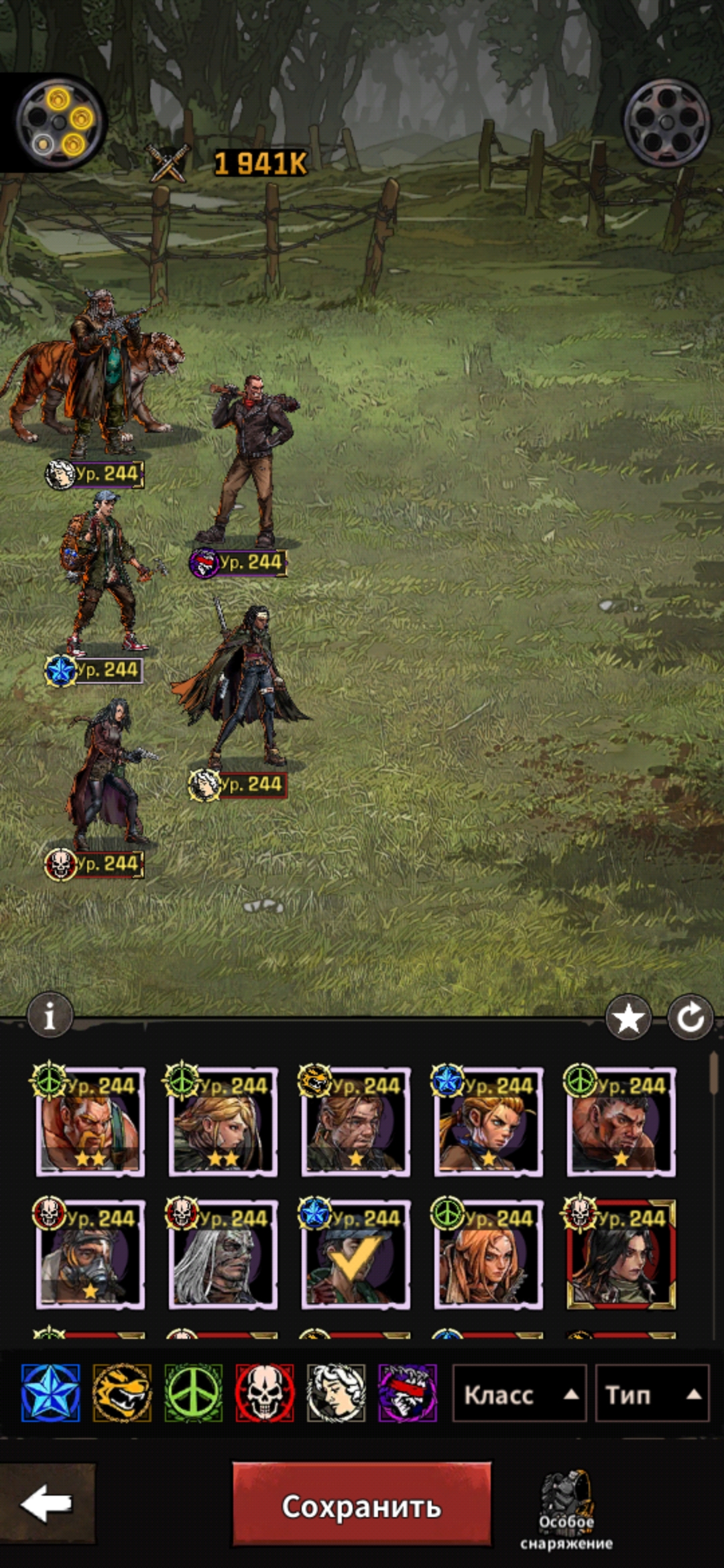Filter heroes by green peace faction
724x1568 pixels.
click(193, 1393)
